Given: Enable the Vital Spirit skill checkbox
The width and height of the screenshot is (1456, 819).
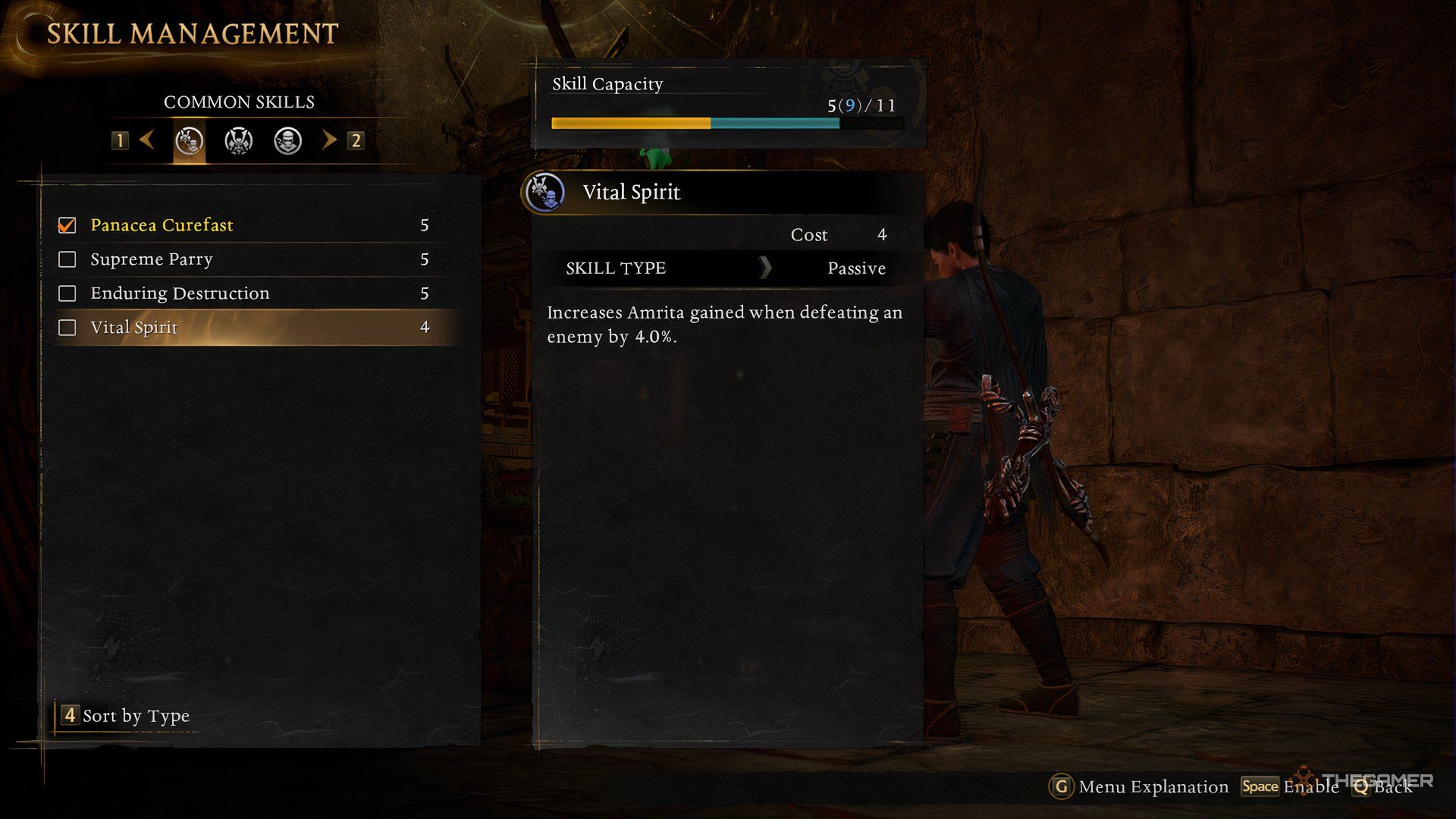Looking at the screenshot, I should pos(67,328).
